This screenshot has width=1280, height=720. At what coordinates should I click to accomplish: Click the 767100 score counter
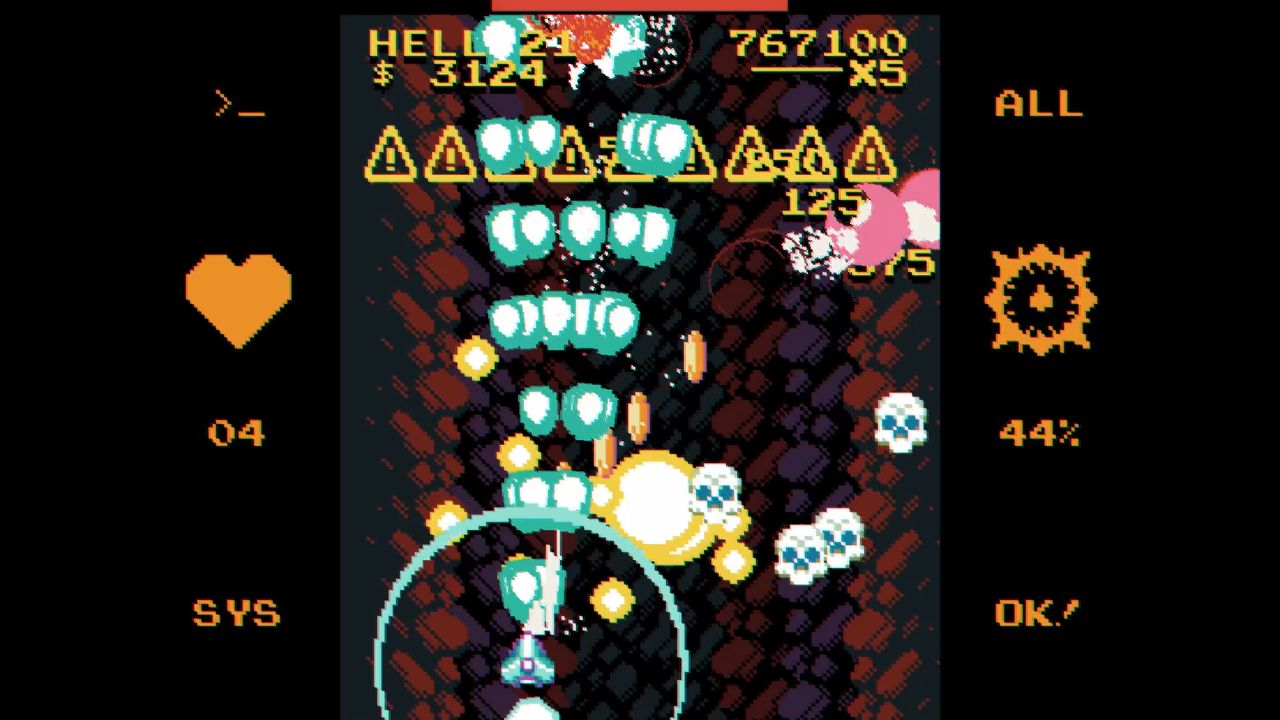pyautogui.click(x=820, y=44)
